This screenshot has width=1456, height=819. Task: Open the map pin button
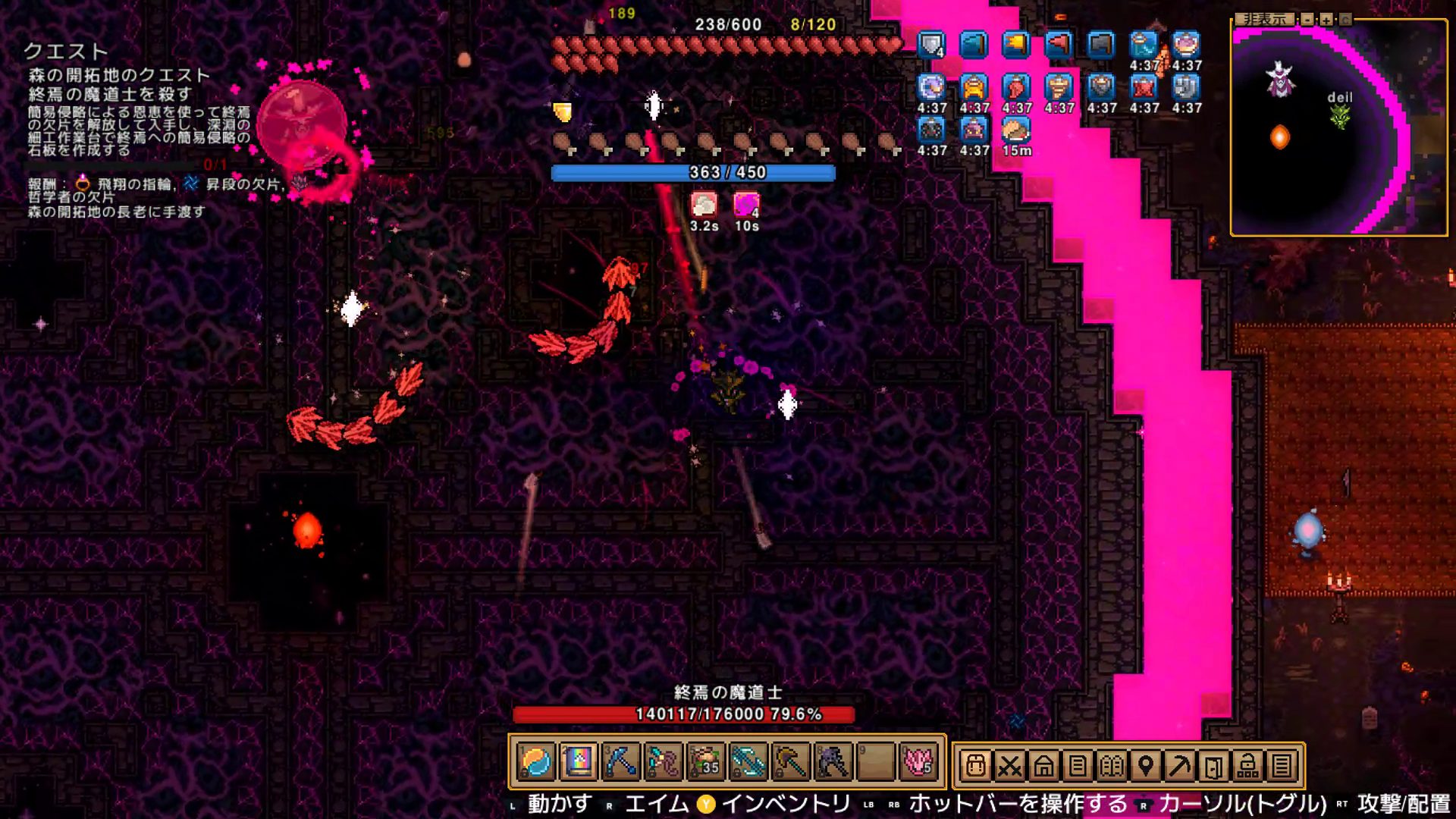pyautogui.click(x=1146, y=767)
